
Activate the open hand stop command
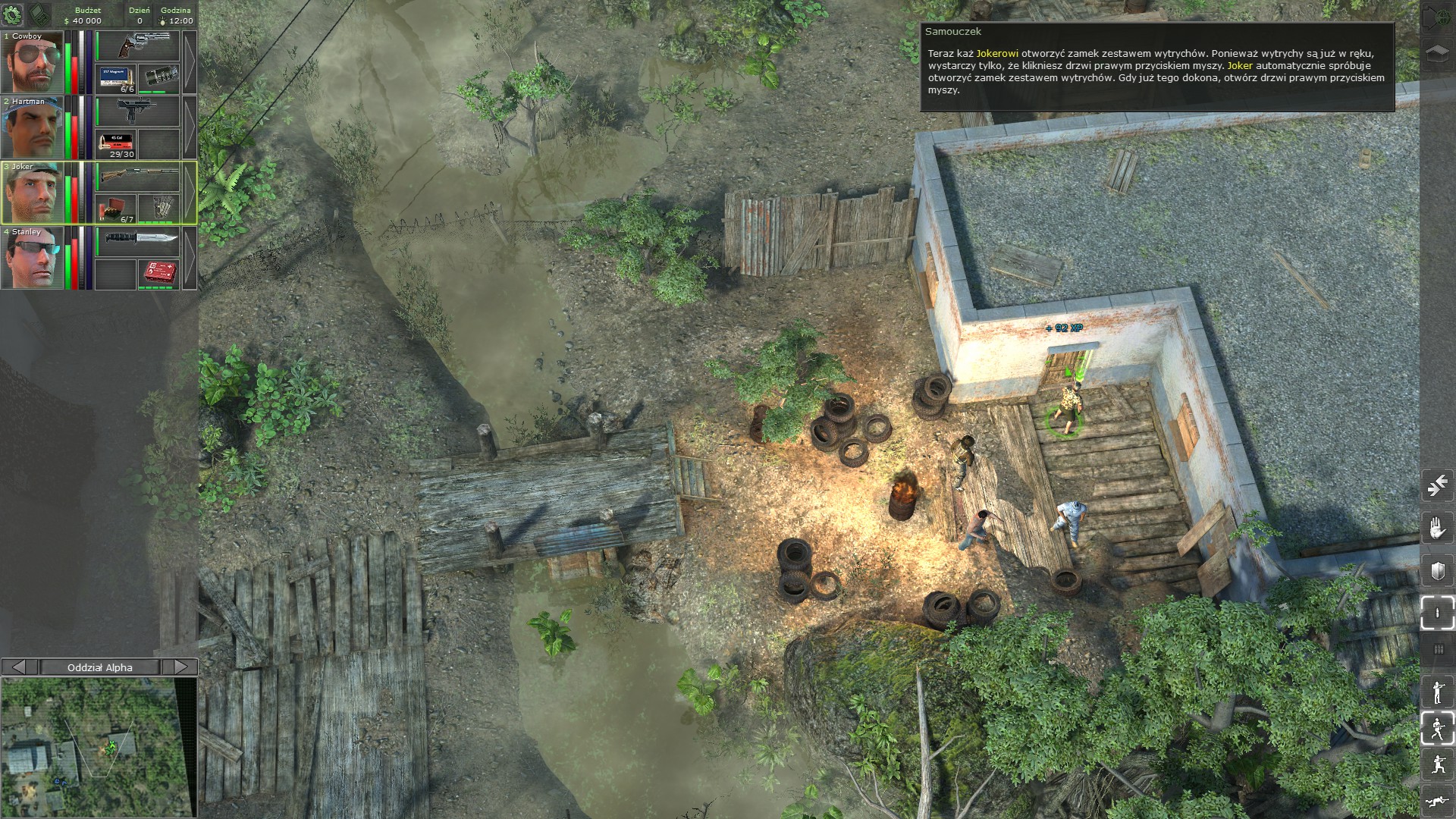[x=1437, y=528]
